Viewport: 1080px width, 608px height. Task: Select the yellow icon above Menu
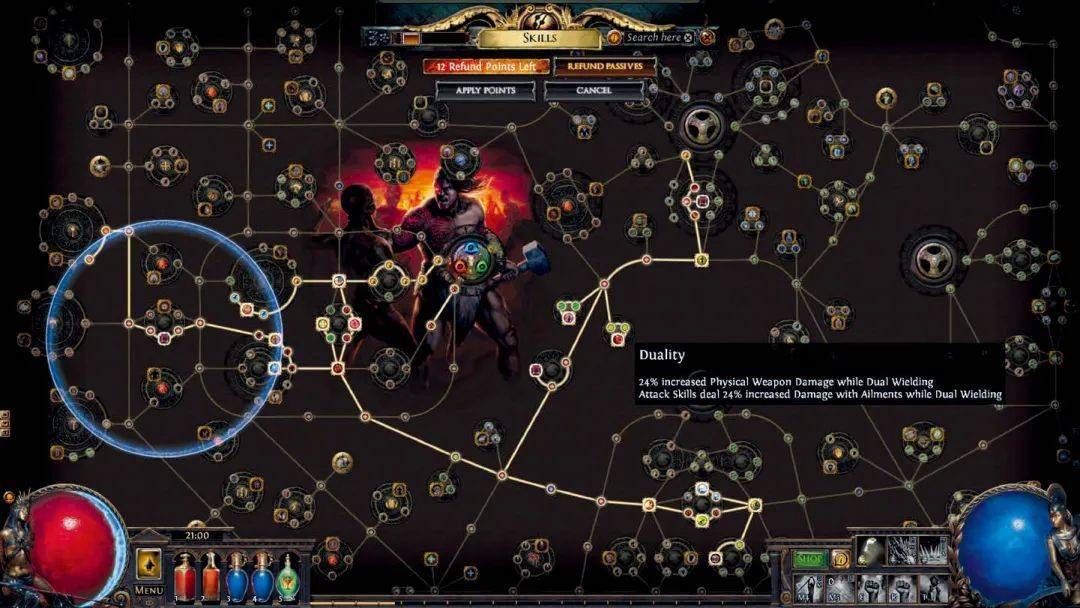pos(148,563)
